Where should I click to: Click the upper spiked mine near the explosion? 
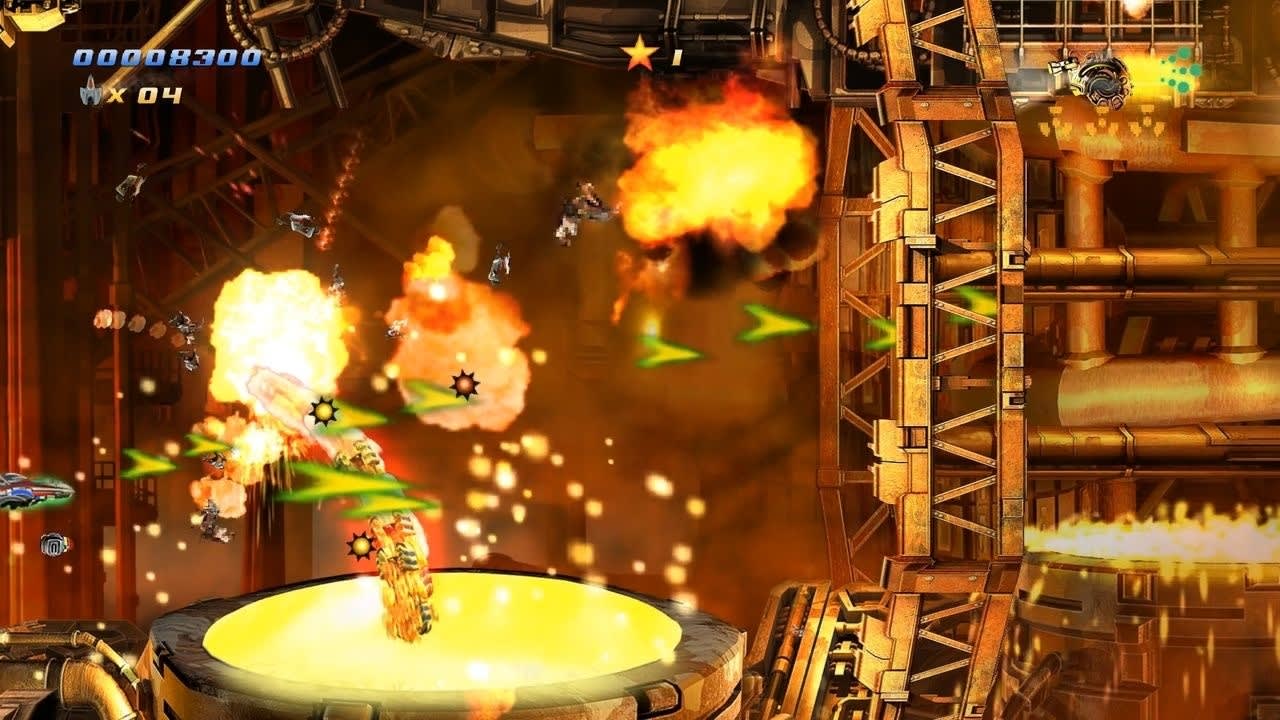(465, 383)
